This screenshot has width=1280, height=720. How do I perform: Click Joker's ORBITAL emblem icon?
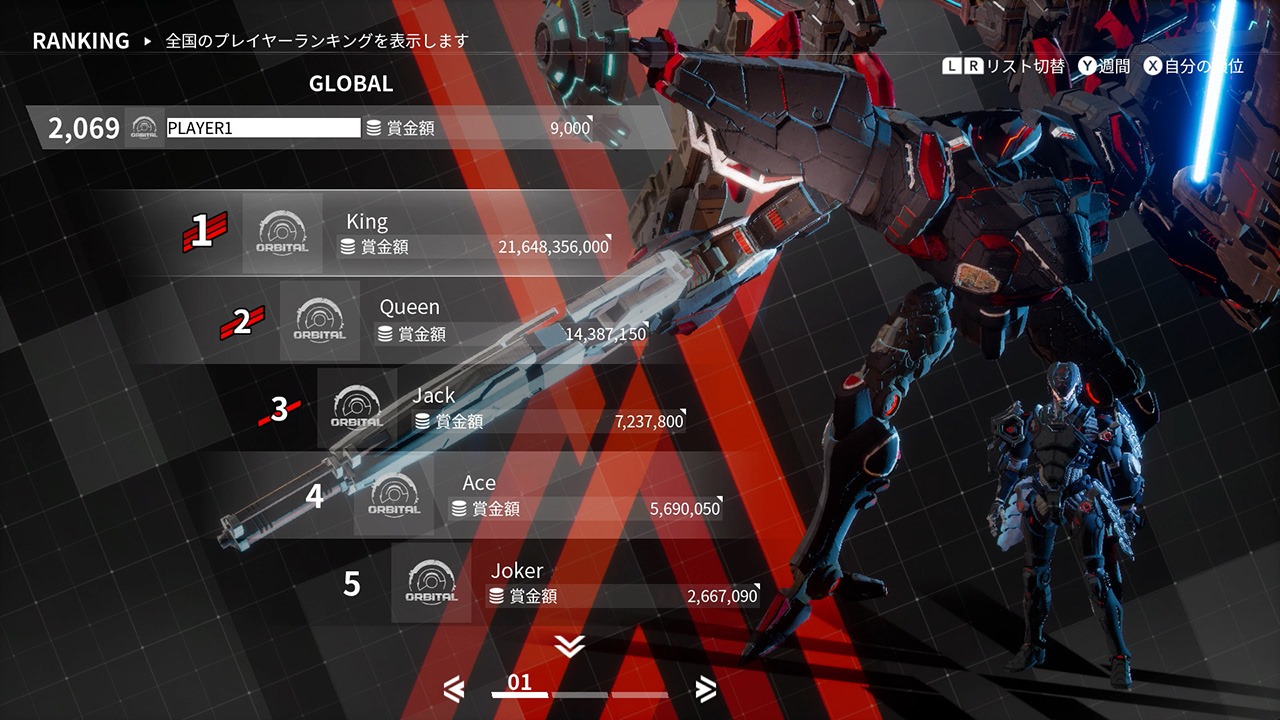coord(431,584)
